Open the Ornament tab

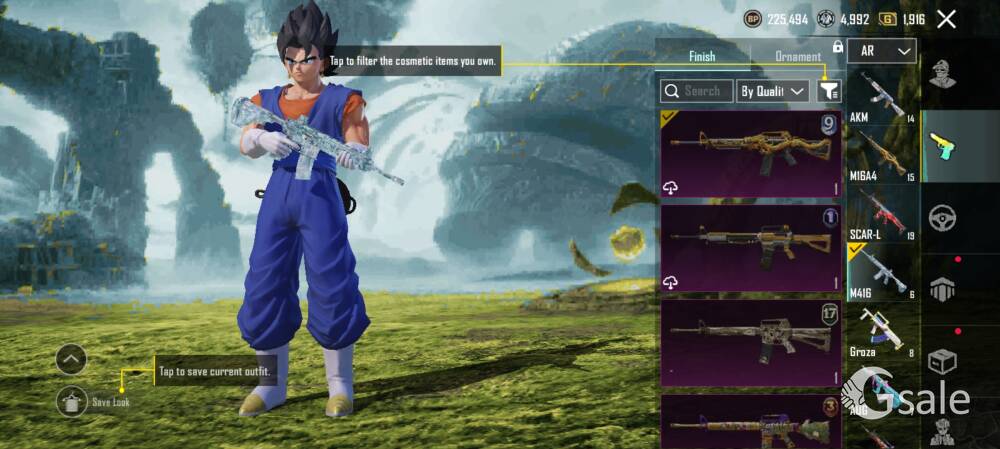[x=797, y=57]
